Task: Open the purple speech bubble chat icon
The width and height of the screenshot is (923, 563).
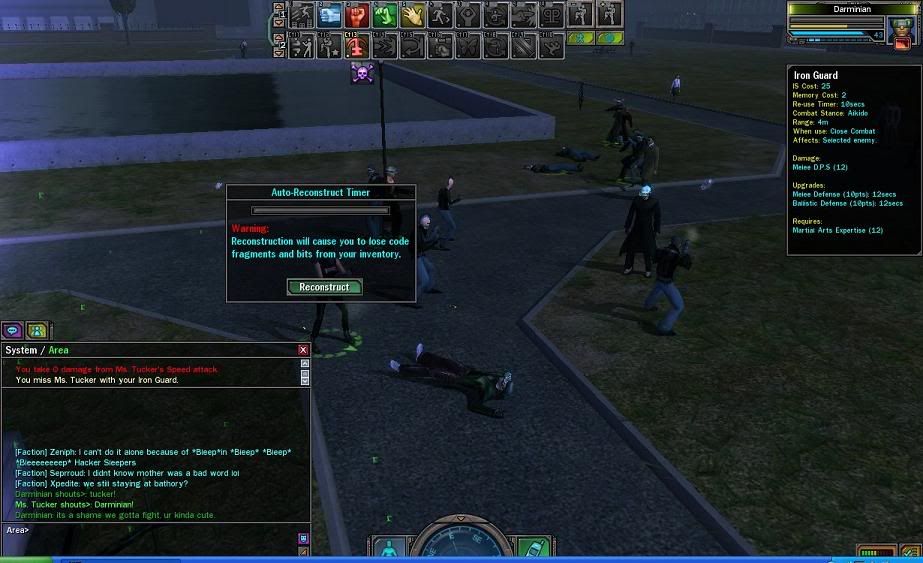Action: tap(13, 330)
